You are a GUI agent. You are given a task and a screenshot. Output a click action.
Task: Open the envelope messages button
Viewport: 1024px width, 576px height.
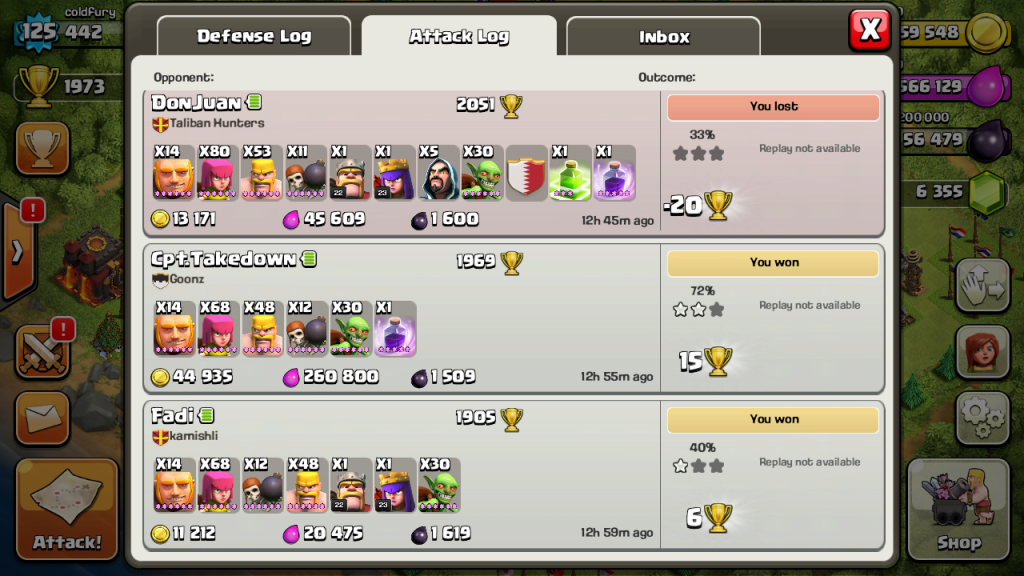[x=42, y=417]
